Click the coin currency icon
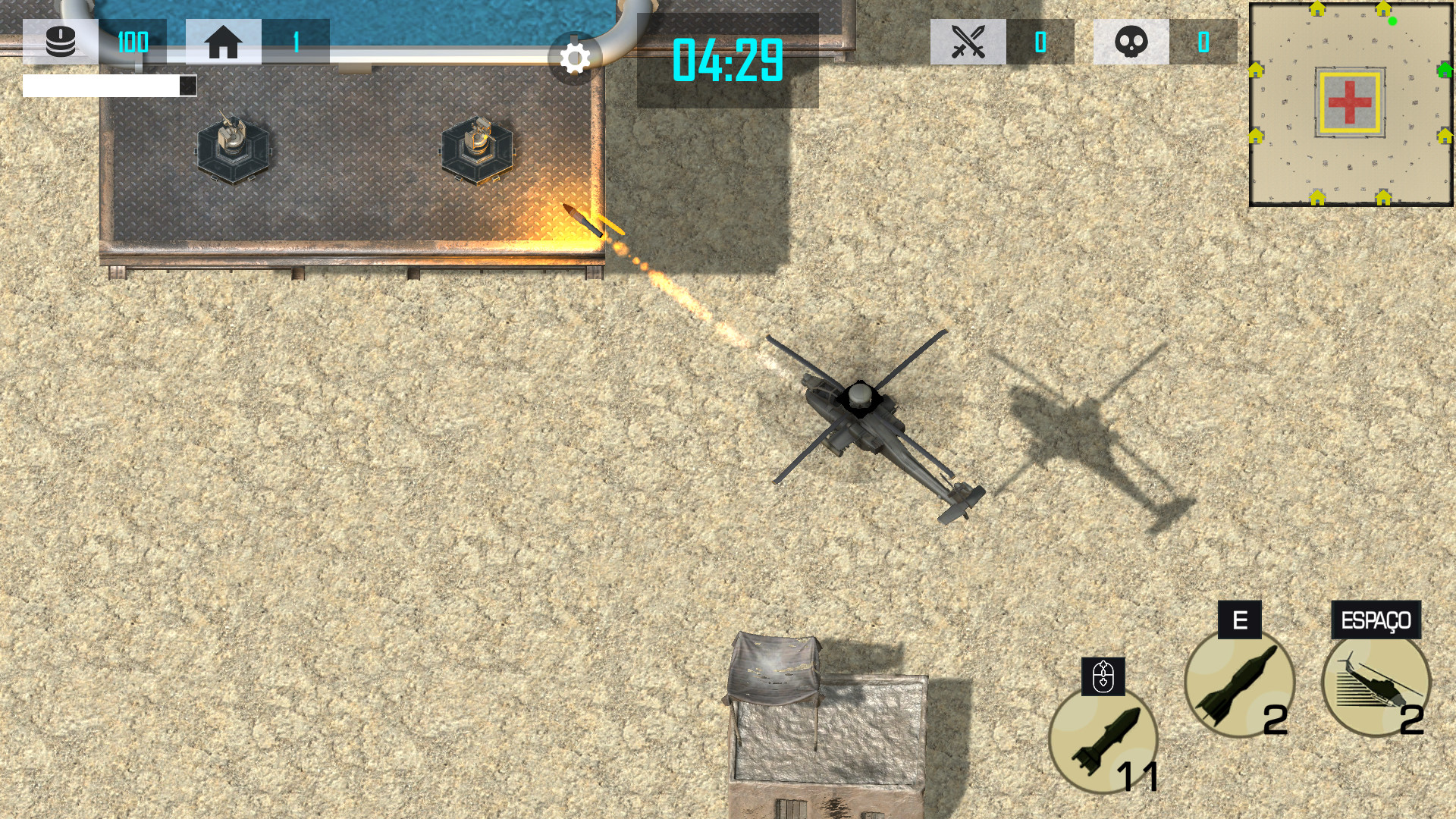 60,42
